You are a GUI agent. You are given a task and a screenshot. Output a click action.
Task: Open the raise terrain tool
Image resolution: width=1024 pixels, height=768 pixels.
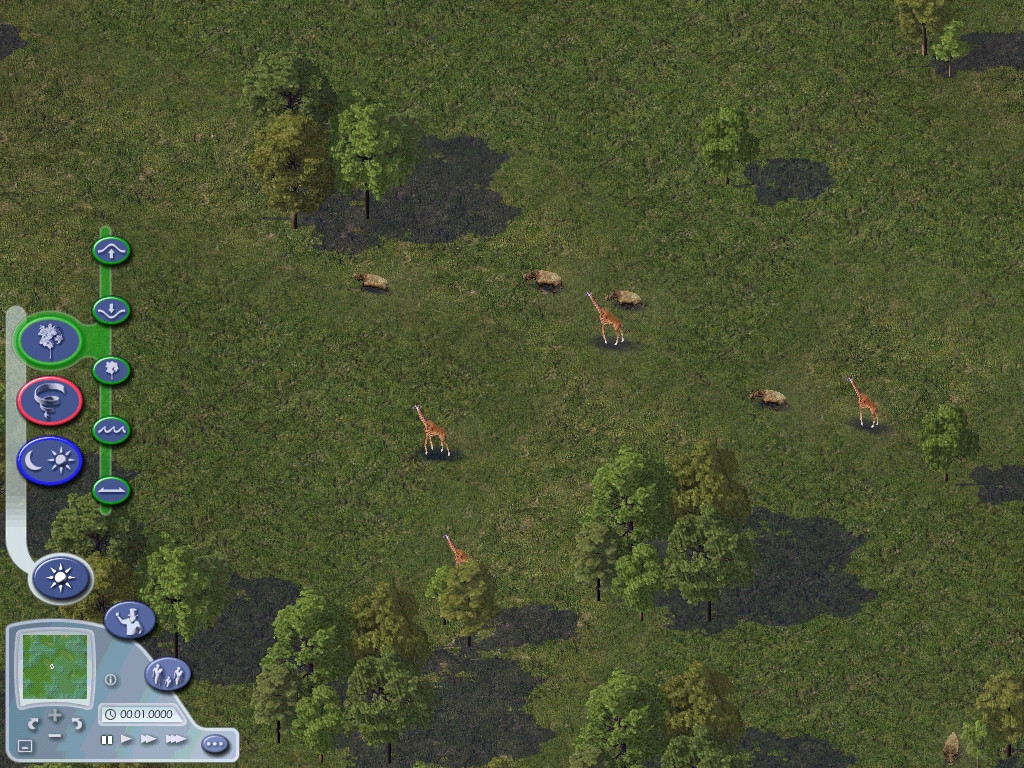pyautogui.click(x=112, y=250)
